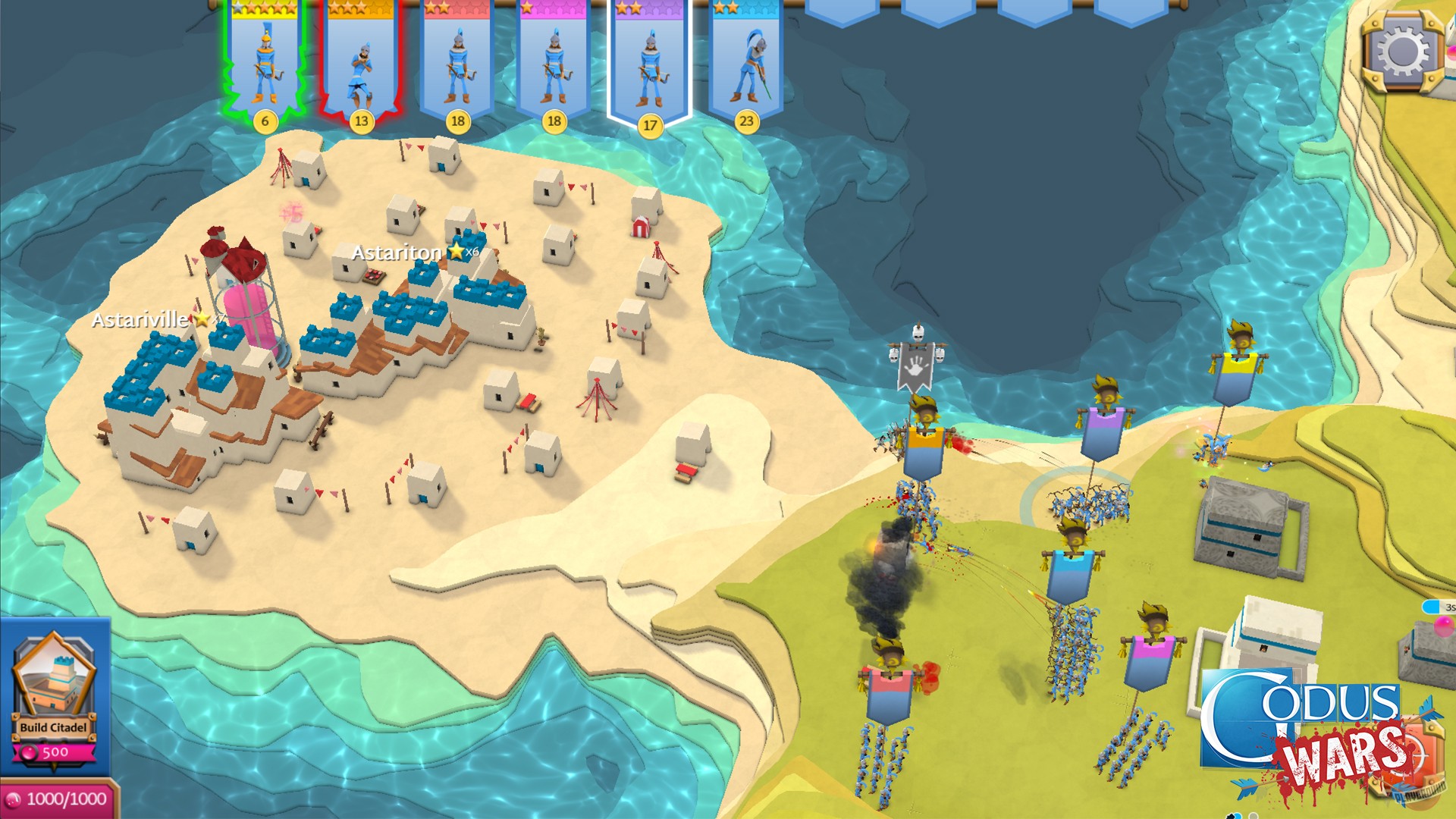The image size is (1456, 819).
Task: Click the star rating on the yellow champion card
Action: [264, 8]
